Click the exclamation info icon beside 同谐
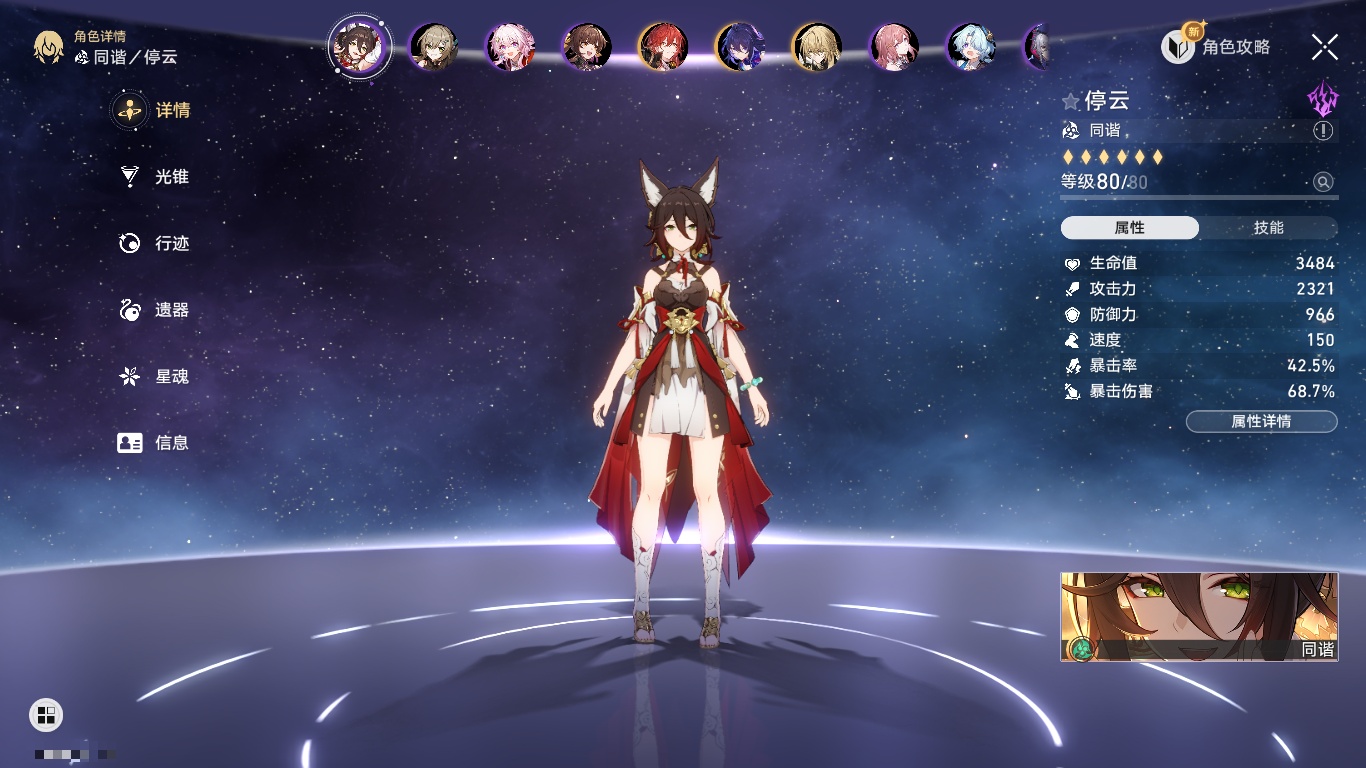 [1323, 131]
